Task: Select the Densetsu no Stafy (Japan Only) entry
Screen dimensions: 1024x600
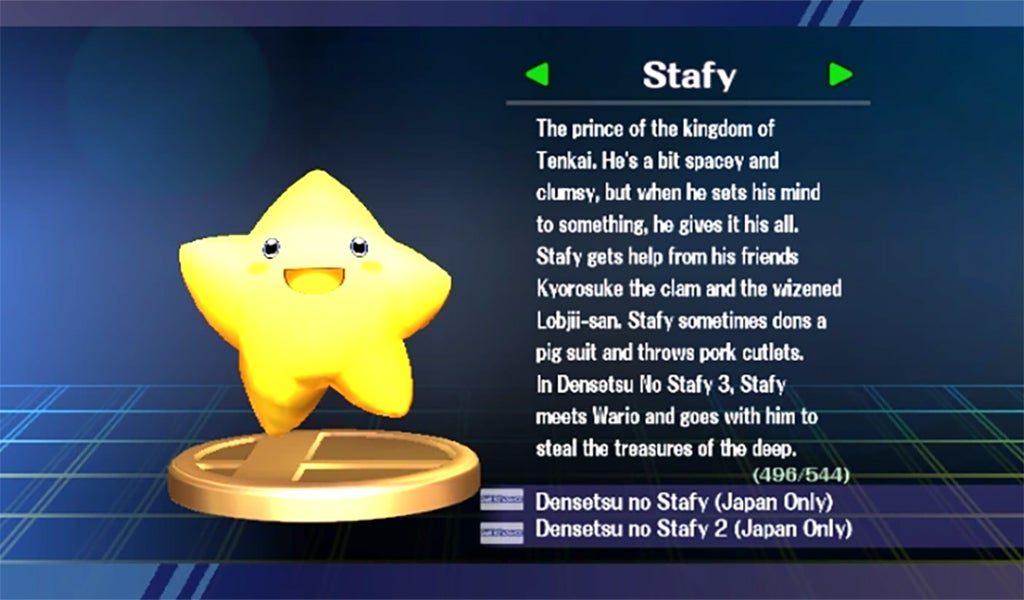Action: (x=684, y=501)
